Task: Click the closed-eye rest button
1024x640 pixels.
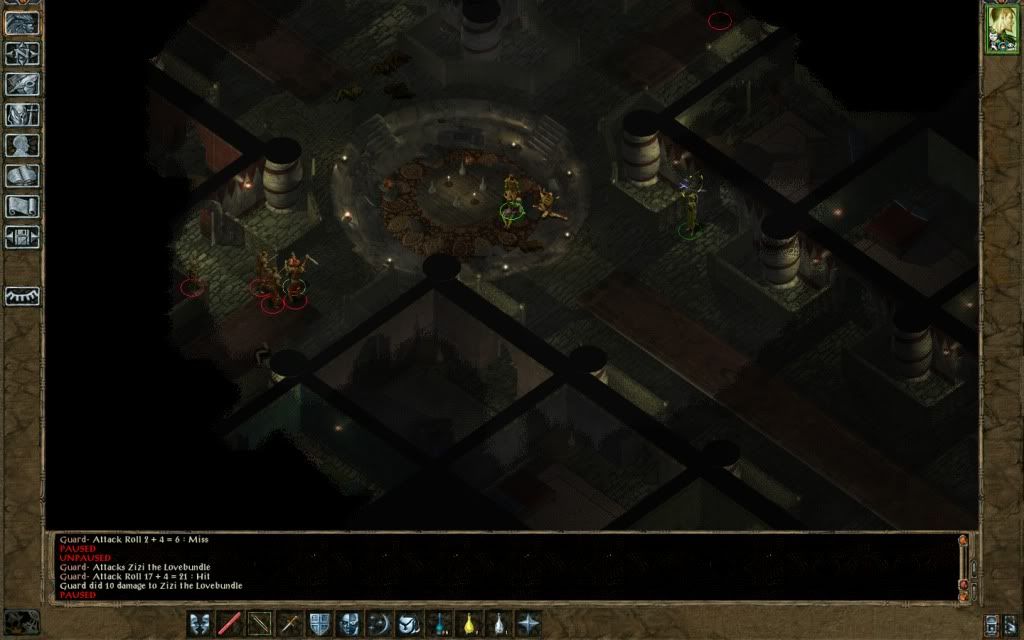Action: click(x=22, y=297)
